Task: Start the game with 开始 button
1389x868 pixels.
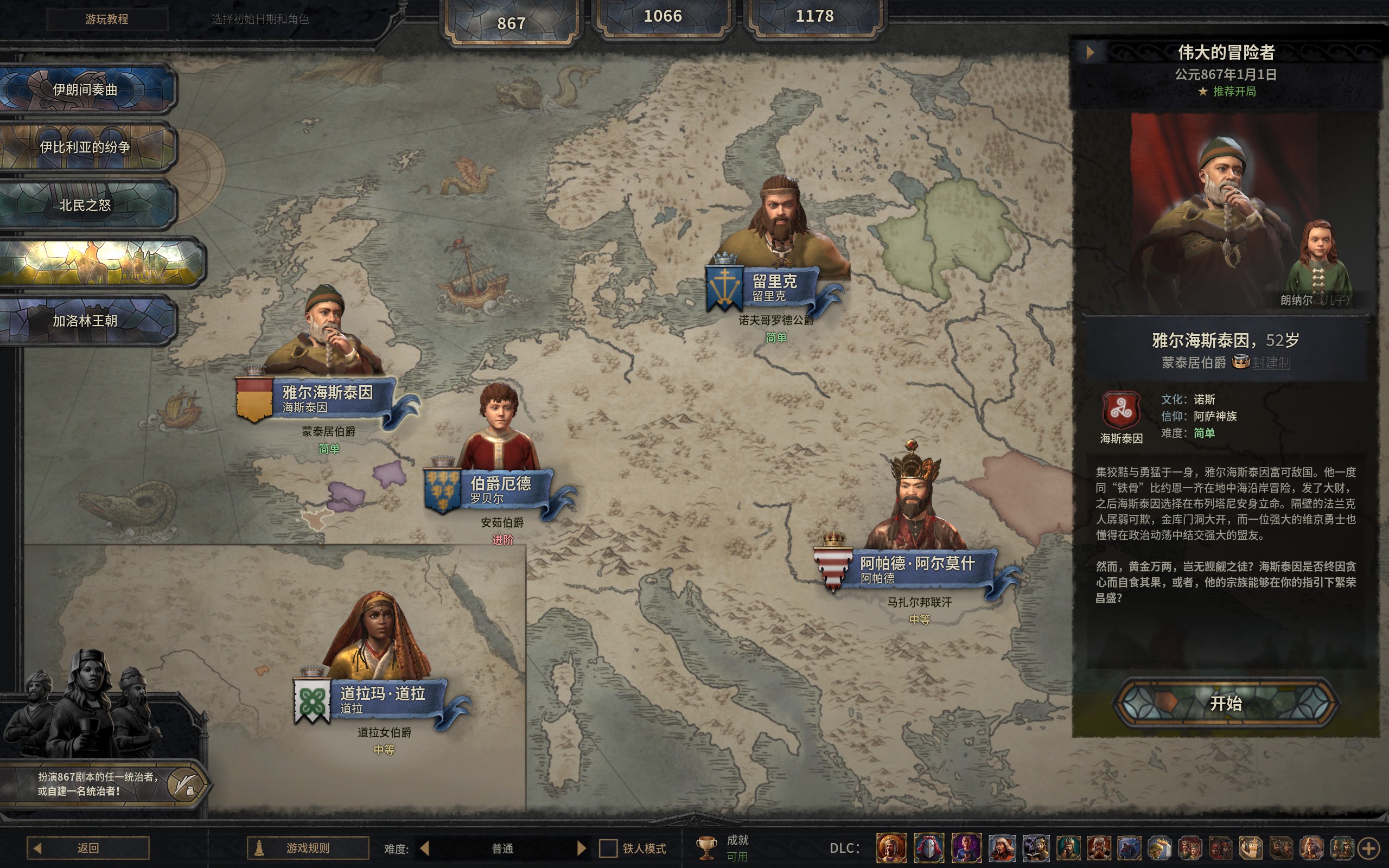Action: click(1225, 703)
